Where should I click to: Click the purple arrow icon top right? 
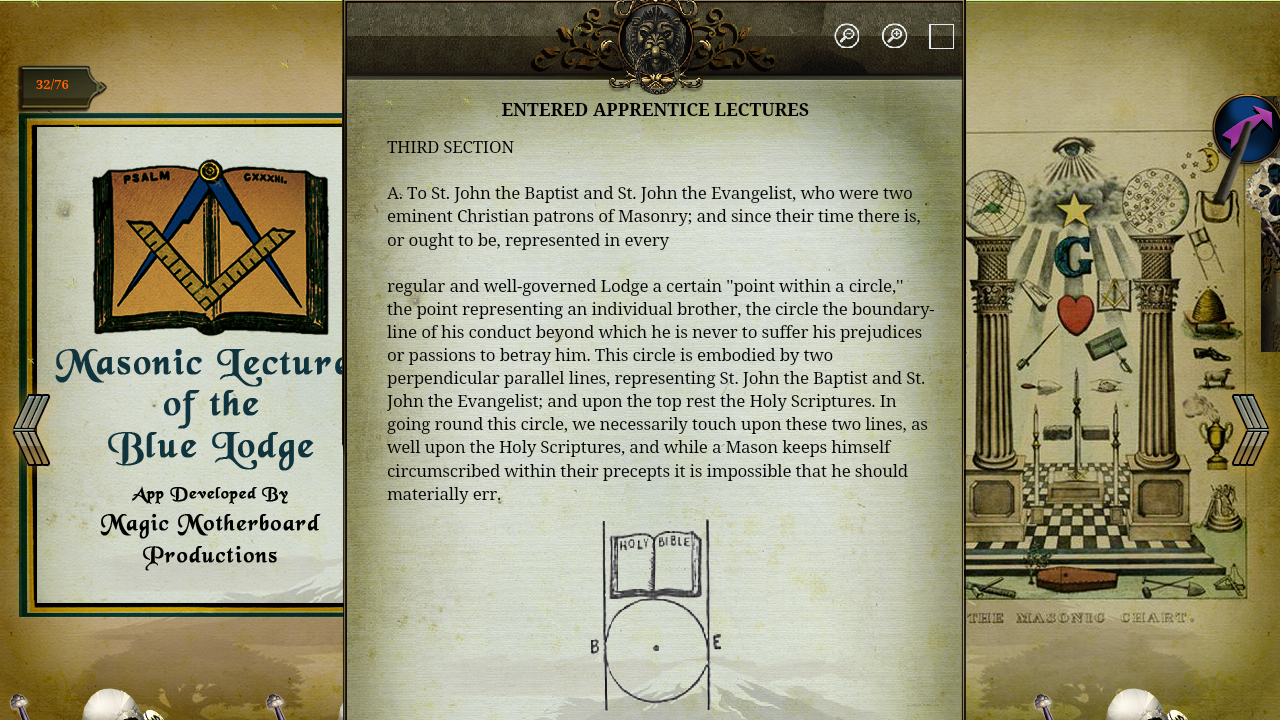point(1243,130)
